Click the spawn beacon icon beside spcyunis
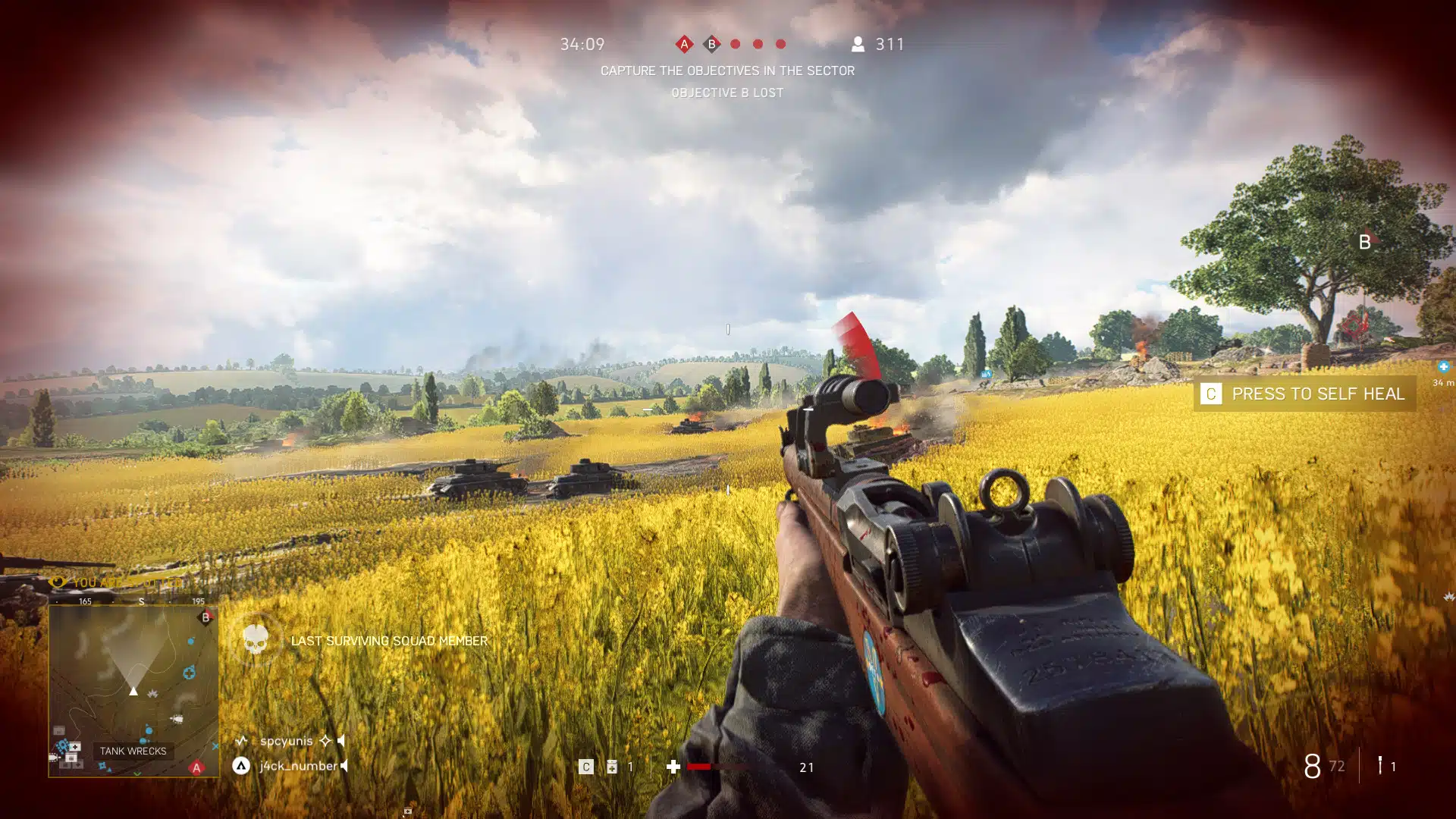Image resolution: width=1456 pixels, height=819 pixels. tap(242, 740)
